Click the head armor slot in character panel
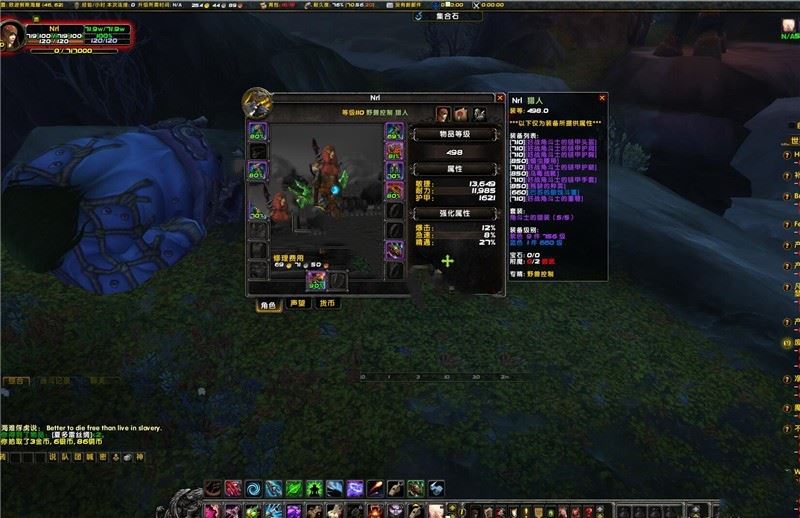The image size is (800, 518). point(258,130)
